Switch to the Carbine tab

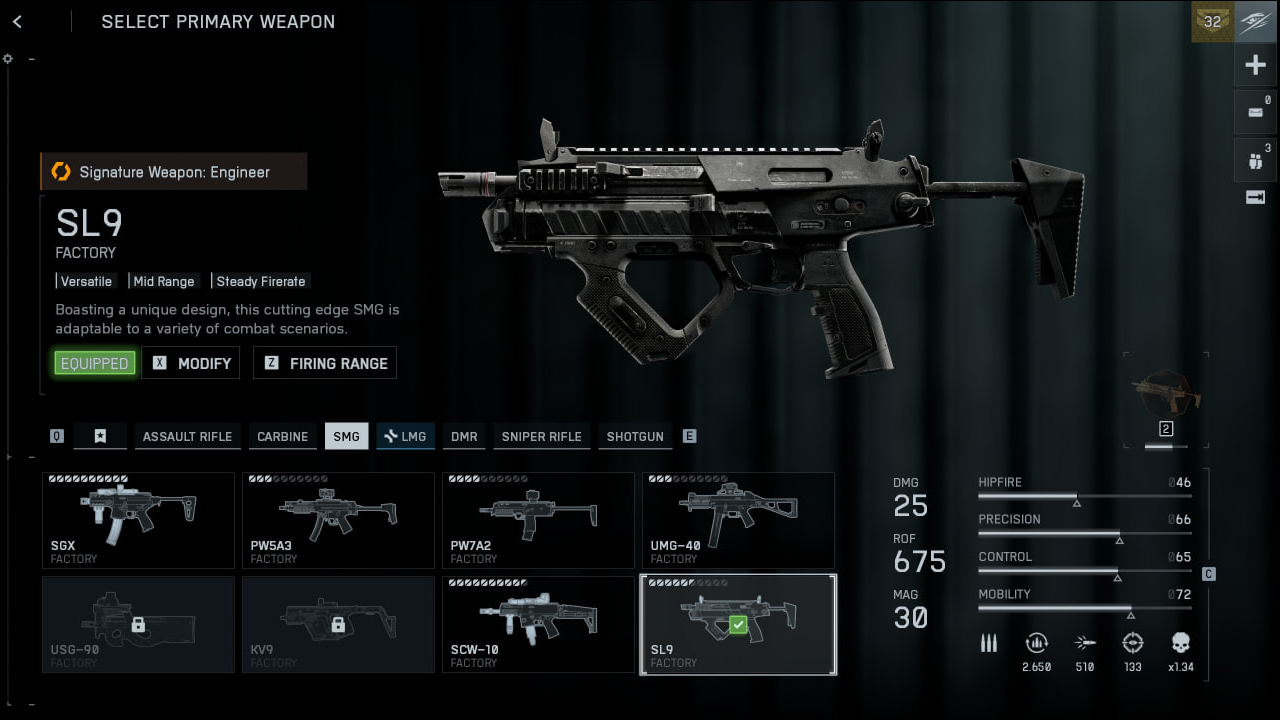pos(282,436)
